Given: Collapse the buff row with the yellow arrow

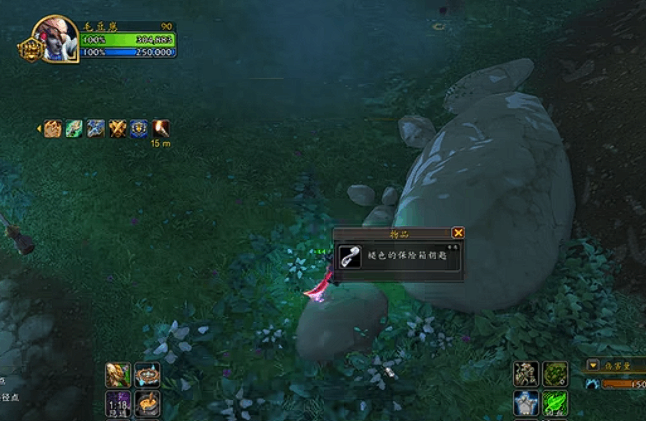Looking at the screenshot, I should [39, 128].
